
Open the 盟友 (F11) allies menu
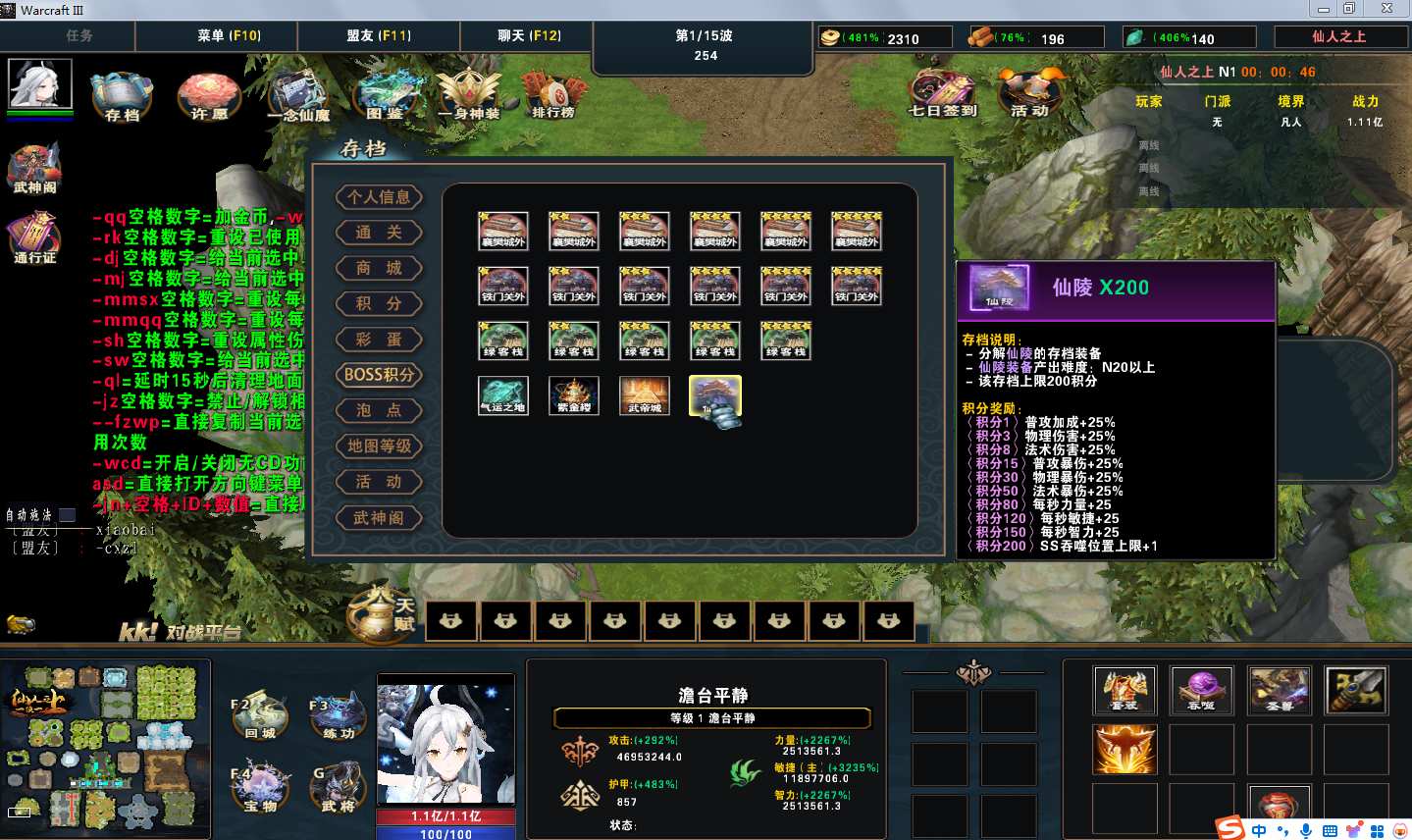(379, 35)
